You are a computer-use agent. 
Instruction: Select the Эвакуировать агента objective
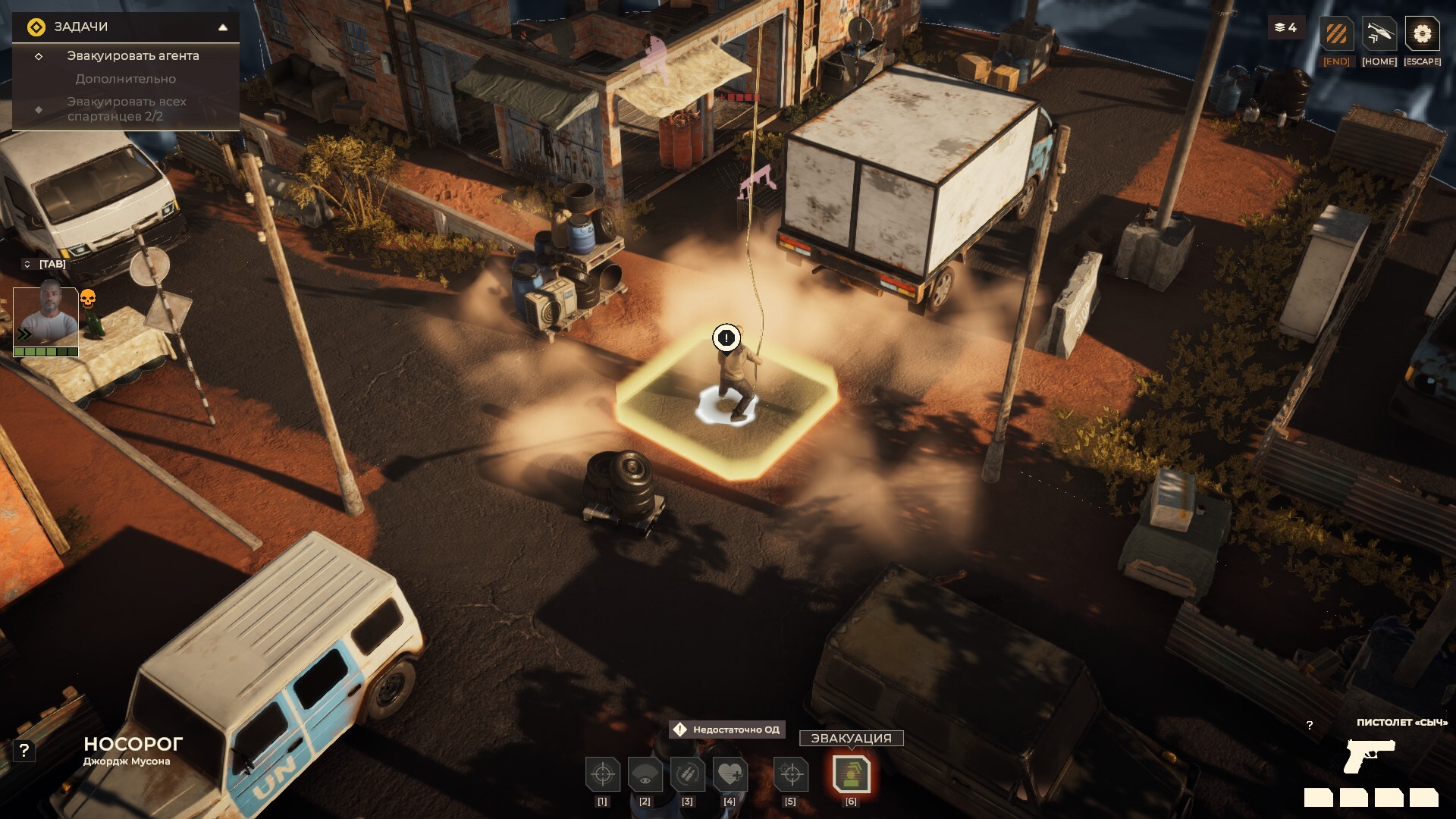133,56
